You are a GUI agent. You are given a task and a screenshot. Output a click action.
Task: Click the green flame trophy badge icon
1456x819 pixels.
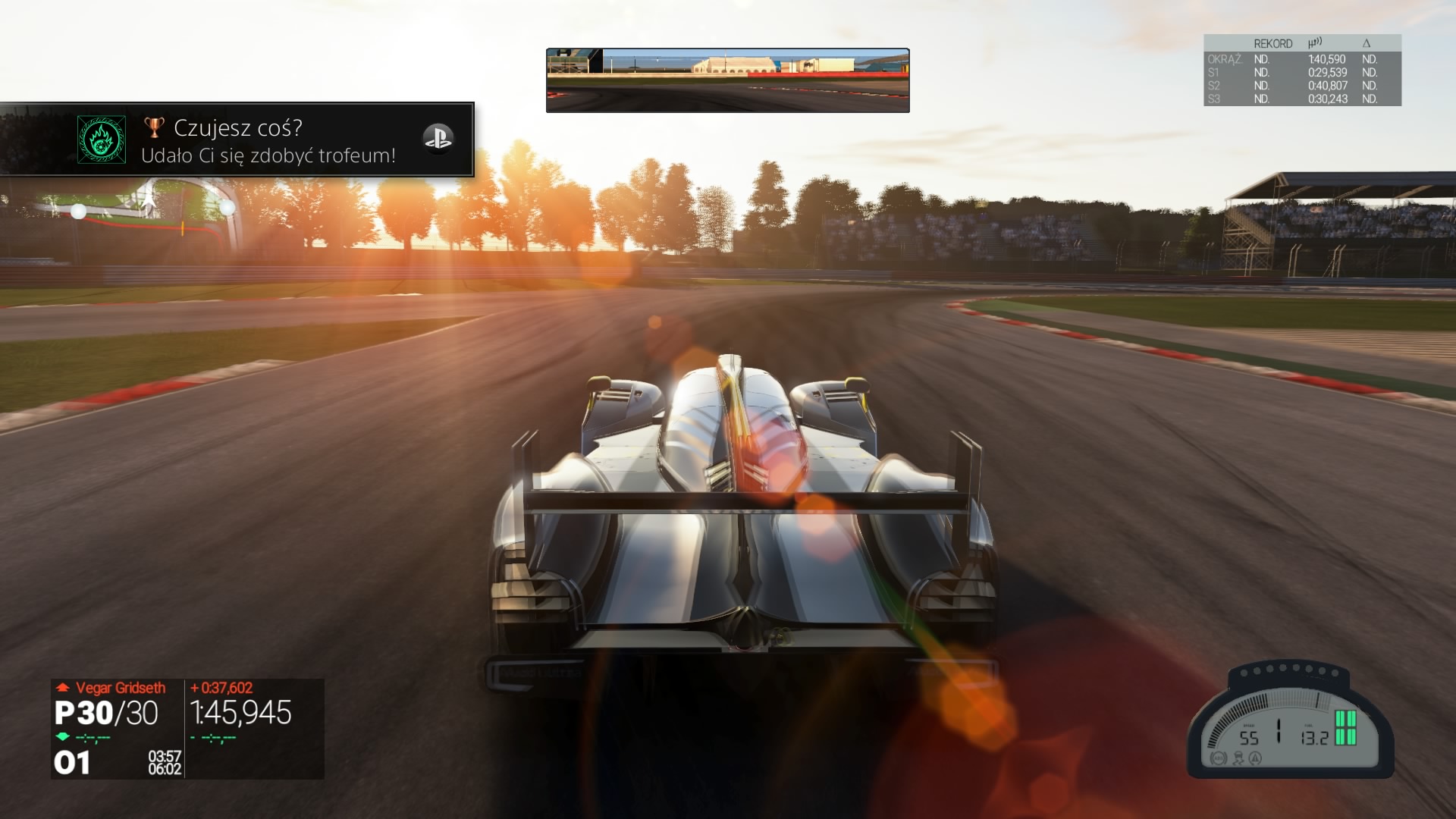pos(102,140)
